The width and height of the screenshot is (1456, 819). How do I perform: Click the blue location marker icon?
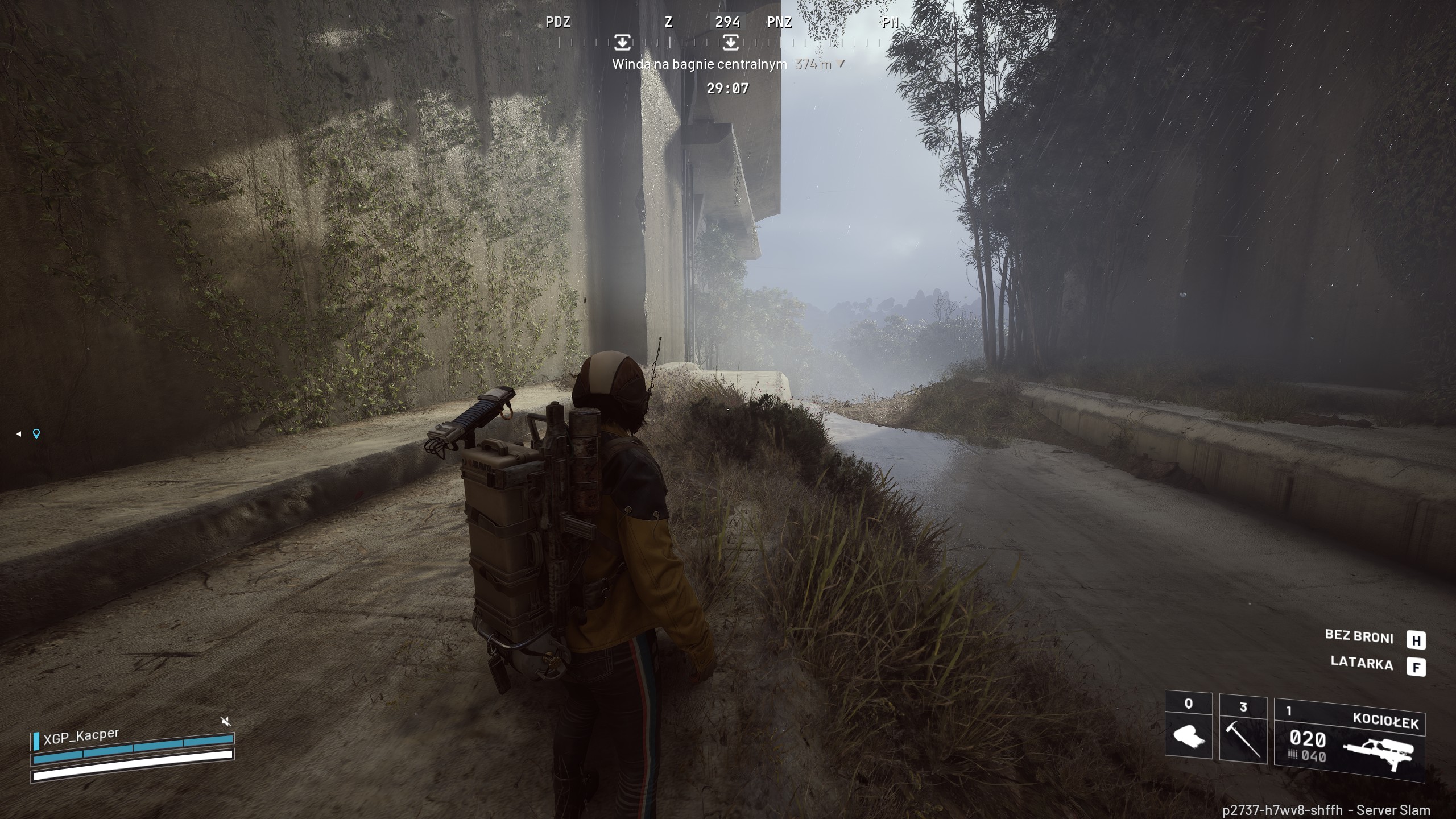36,434
